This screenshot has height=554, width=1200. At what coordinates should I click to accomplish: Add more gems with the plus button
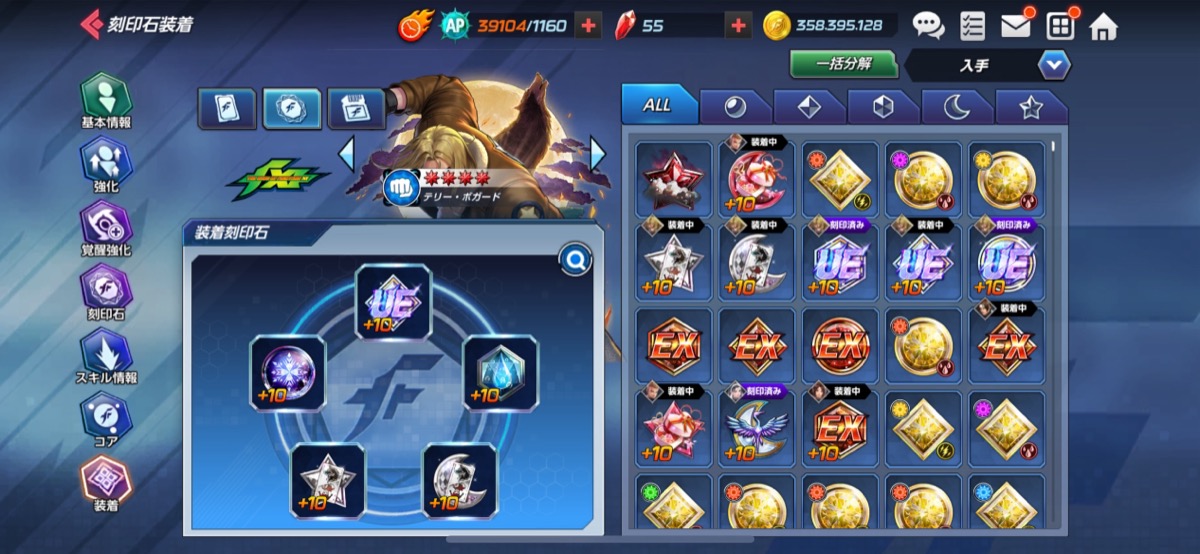coord(738,26)
